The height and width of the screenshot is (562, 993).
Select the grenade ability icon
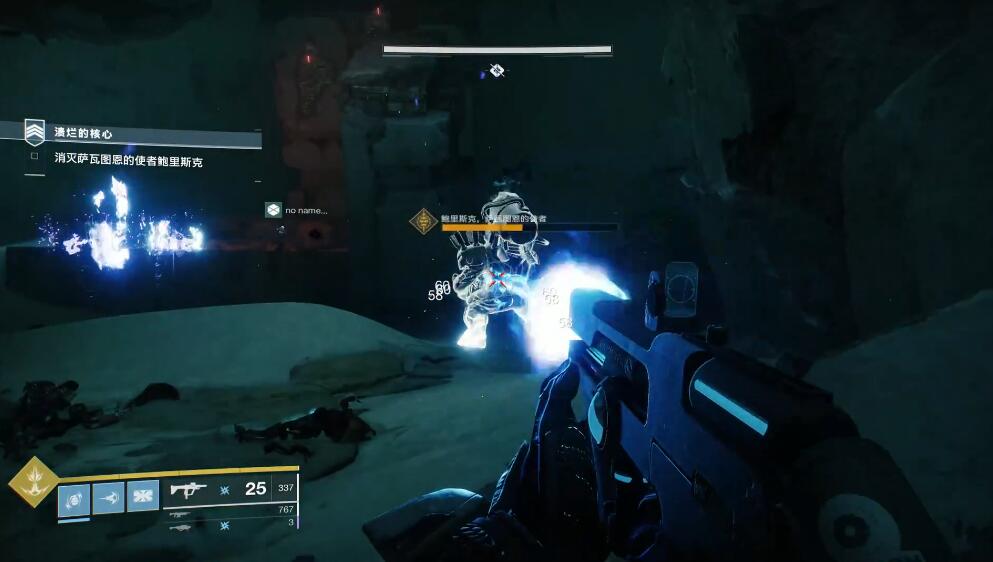[74, 497]
